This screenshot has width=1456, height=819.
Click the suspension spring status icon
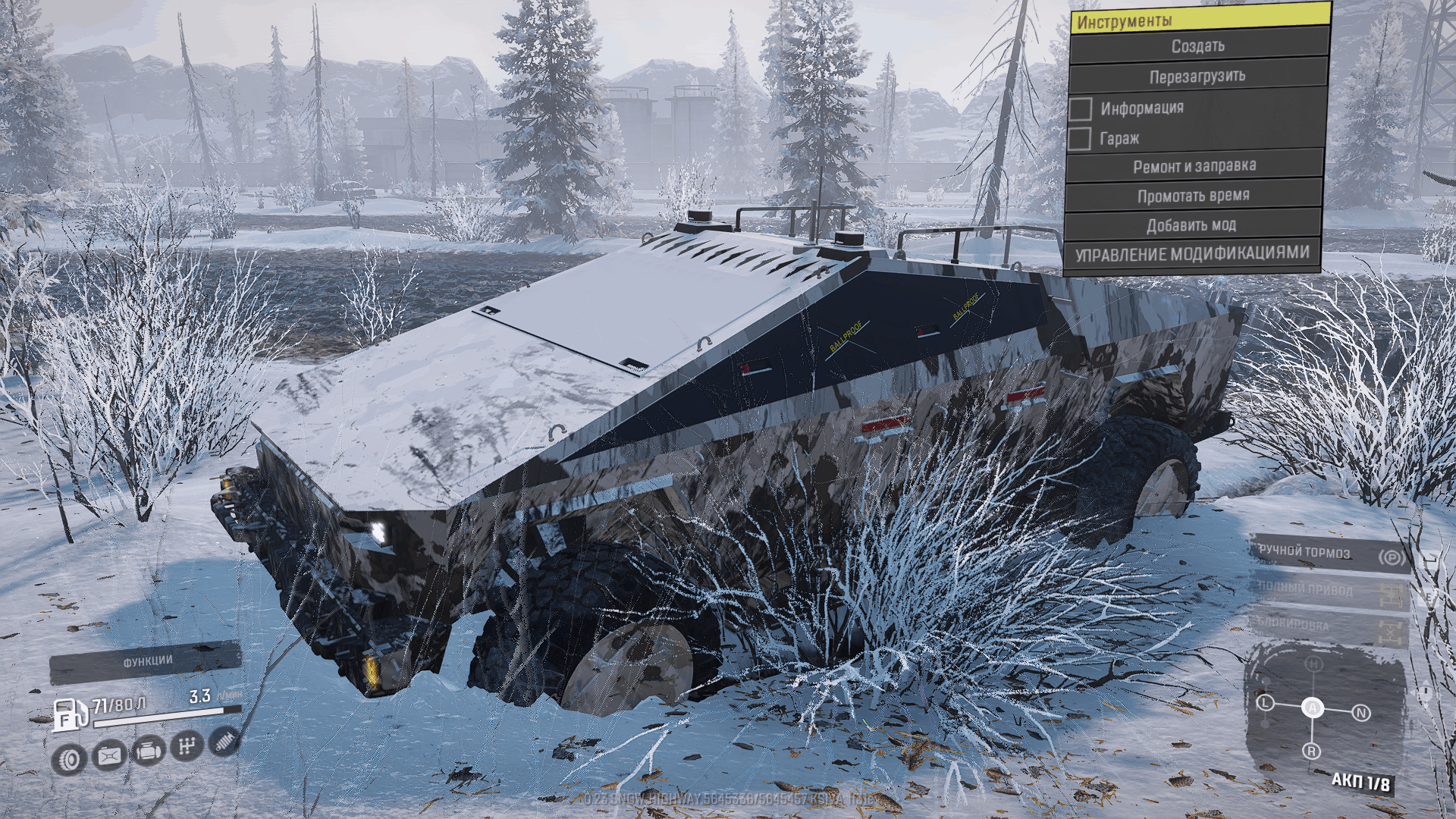pyautogui.click(x=224, y=740)
